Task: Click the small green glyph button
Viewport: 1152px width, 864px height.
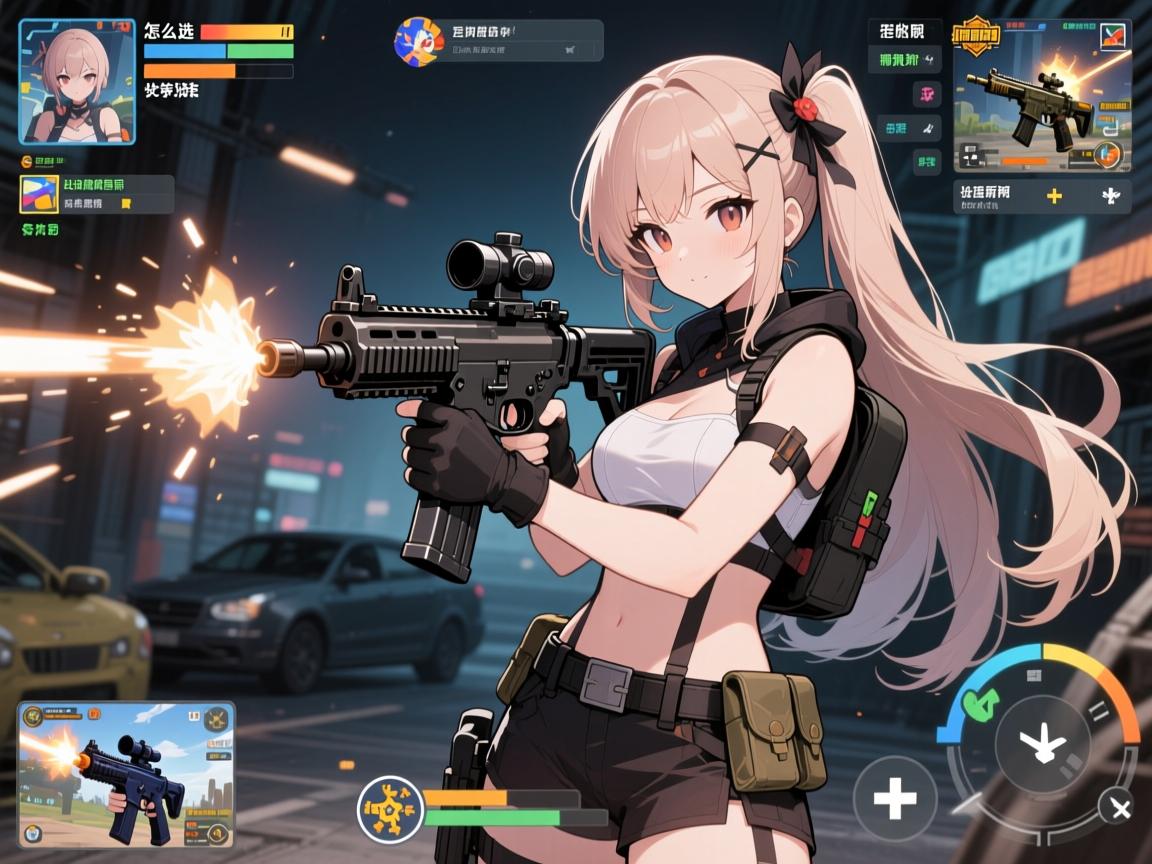Action: click(x=927, y=160)
